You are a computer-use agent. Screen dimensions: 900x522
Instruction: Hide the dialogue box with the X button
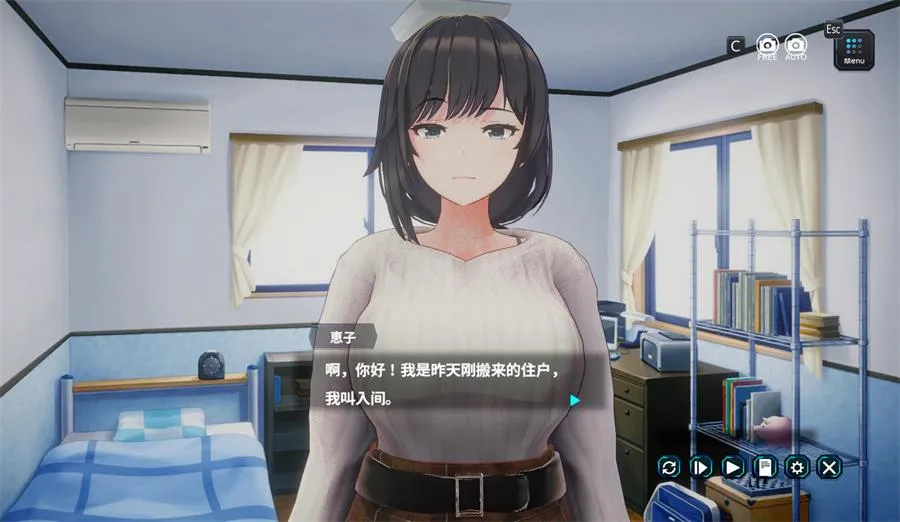[x=829, y=466]
